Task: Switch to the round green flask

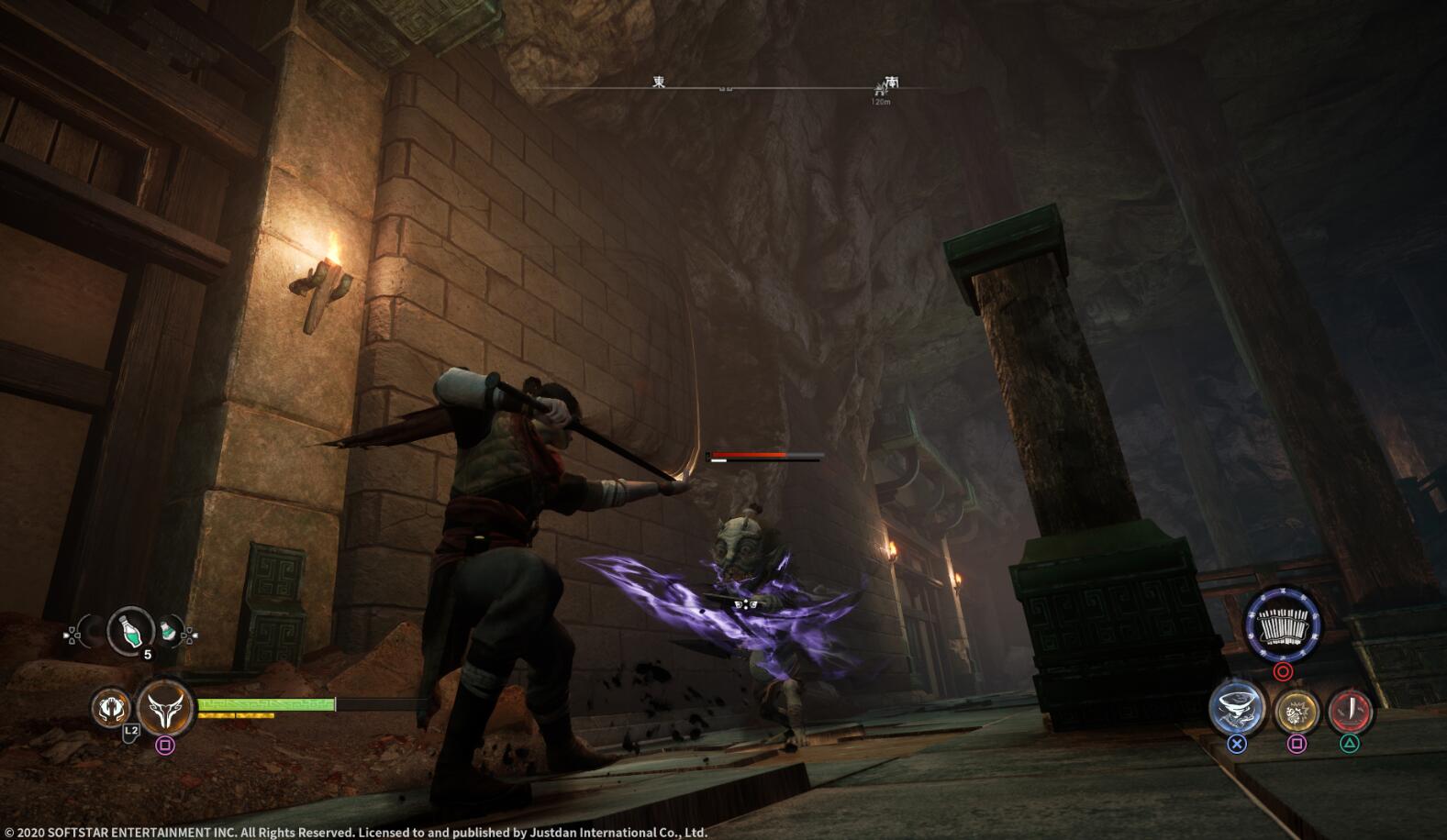Action: 169,631
